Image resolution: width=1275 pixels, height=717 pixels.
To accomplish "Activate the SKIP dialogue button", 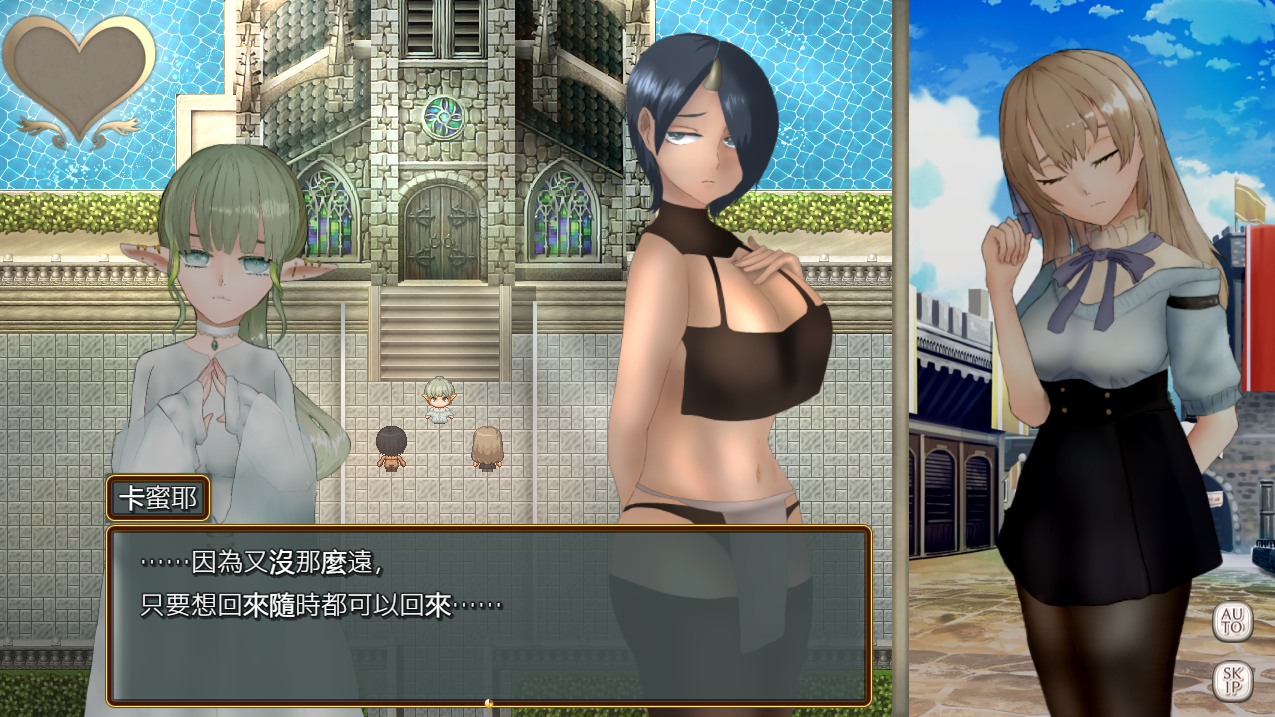I will 1232,680.
